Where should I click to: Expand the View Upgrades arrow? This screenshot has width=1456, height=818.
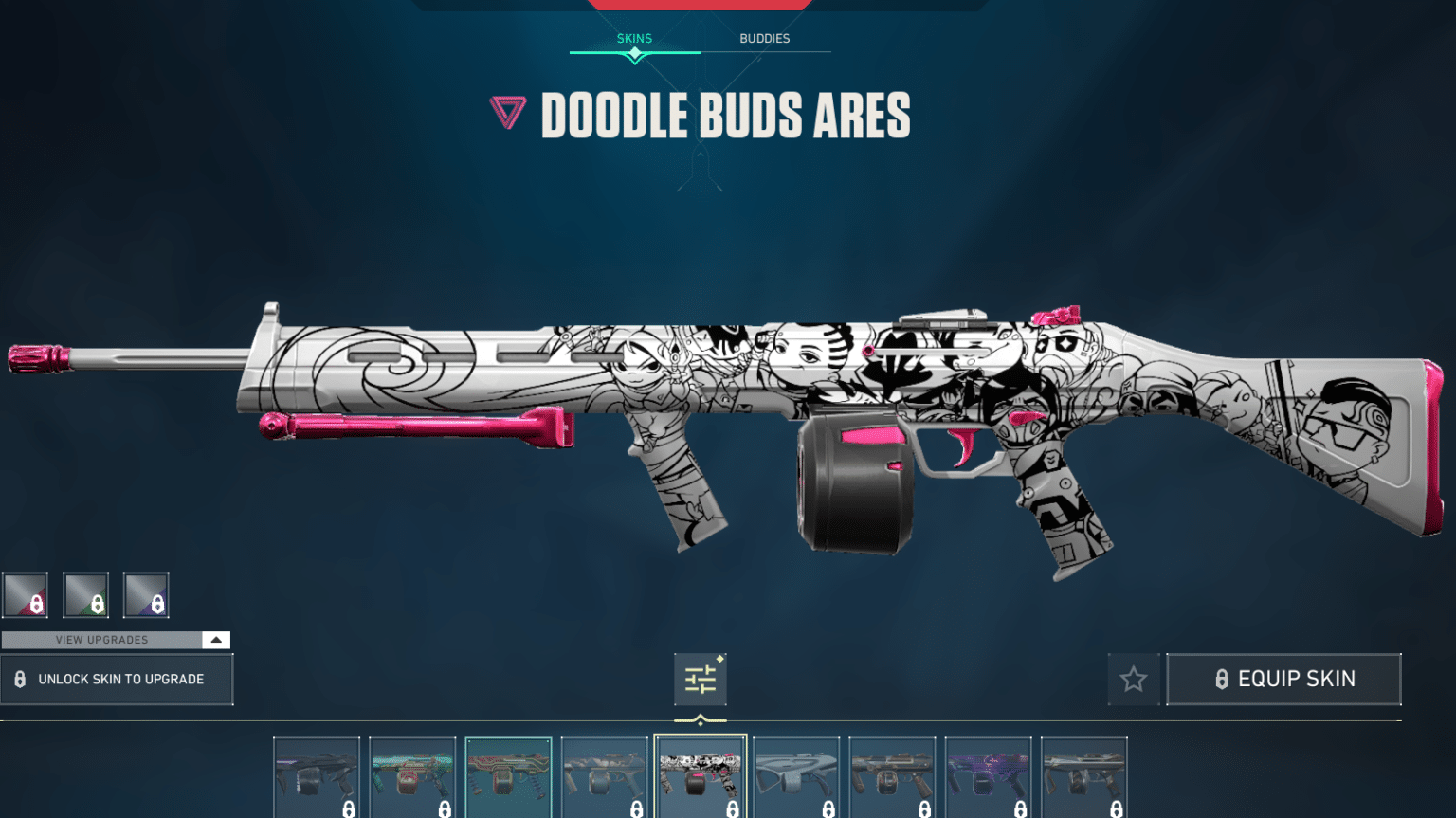[x=216, y=640]
